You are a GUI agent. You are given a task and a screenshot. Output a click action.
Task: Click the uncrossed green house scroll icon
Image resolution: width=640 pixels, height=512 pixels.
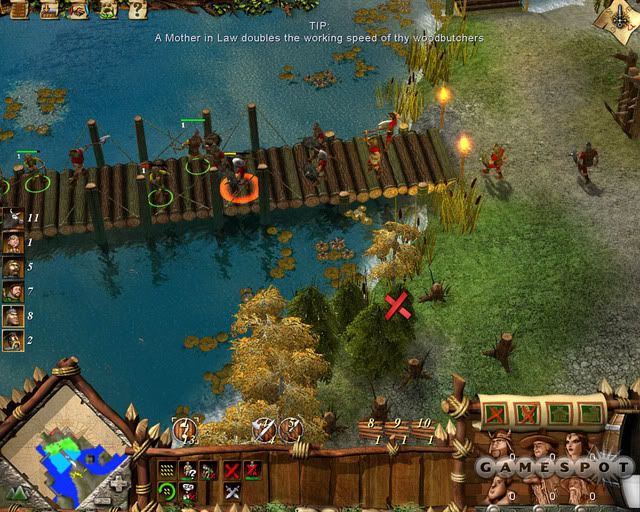tap(562, 411)
